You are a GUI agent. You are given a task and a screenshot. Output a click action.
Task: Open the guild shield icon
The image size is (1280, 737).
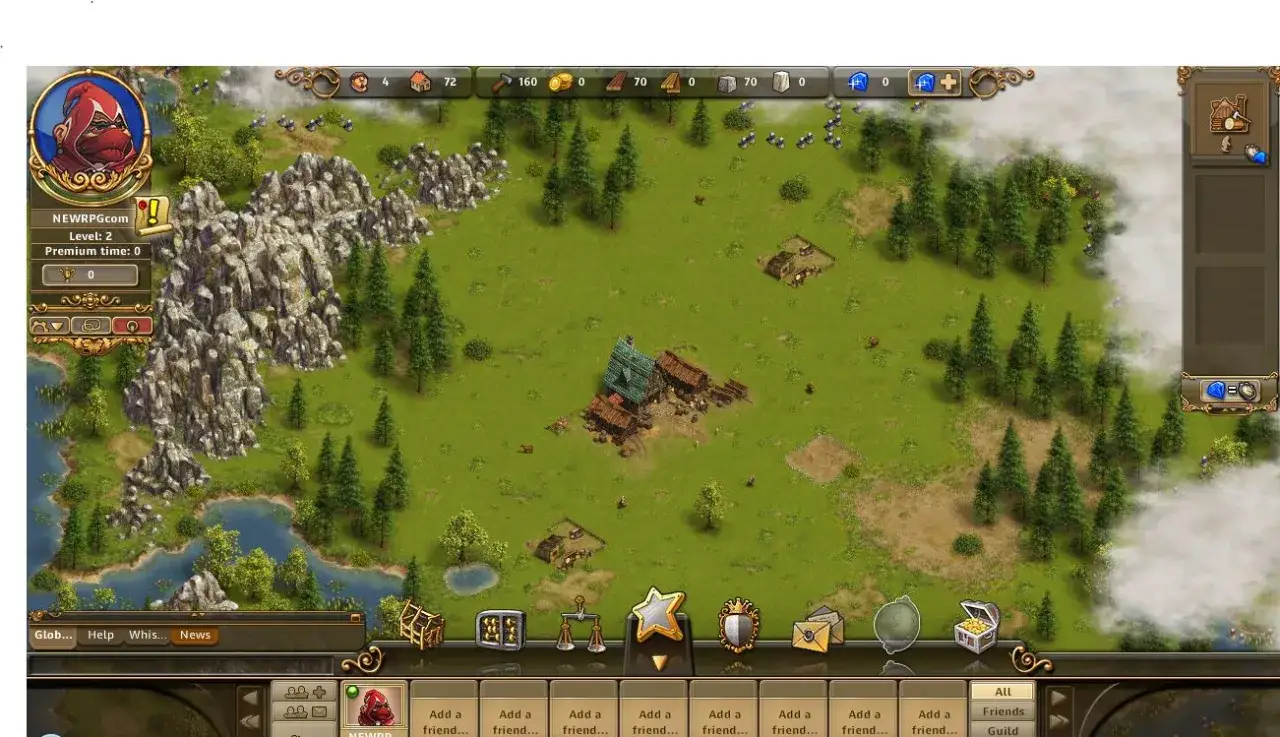pyautogui.click(x=739, y=625)
